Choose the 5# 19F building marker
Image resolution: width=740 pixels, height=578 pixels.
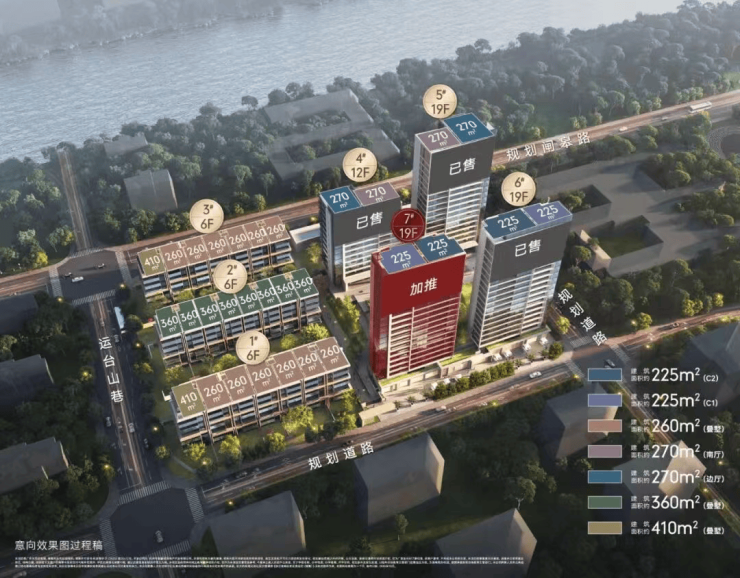tap(438, 101)
